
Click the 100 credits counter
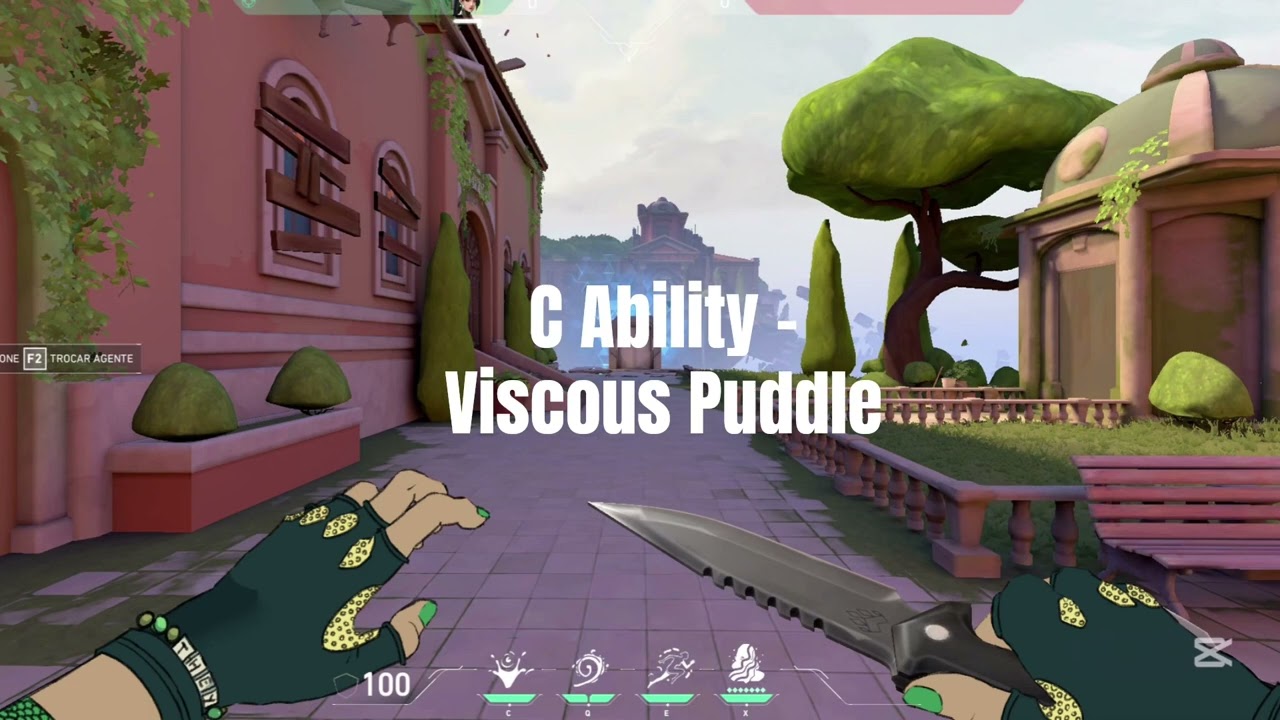tap(386, 686)
